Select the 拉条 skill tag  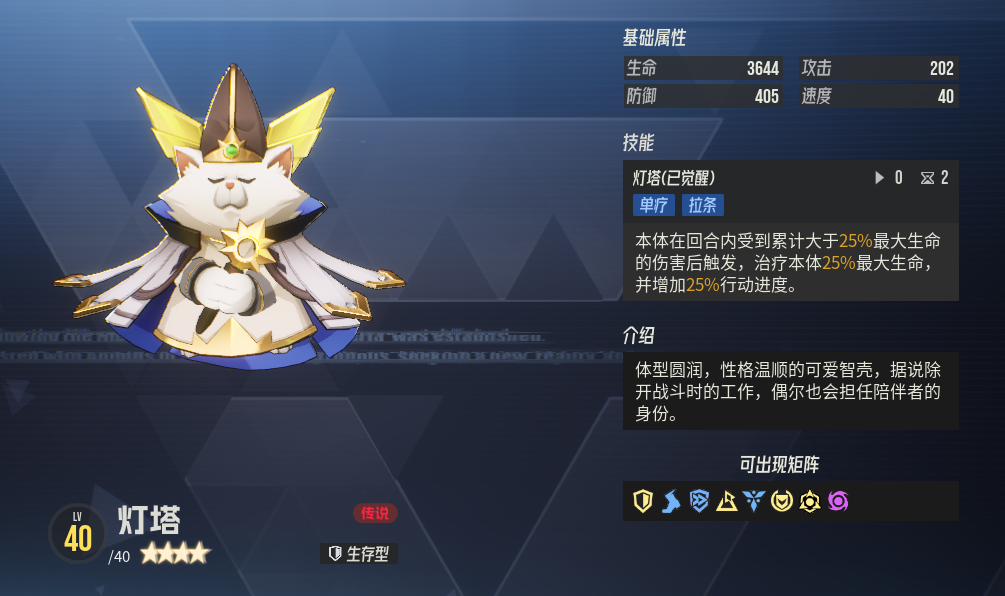(703, 205)
